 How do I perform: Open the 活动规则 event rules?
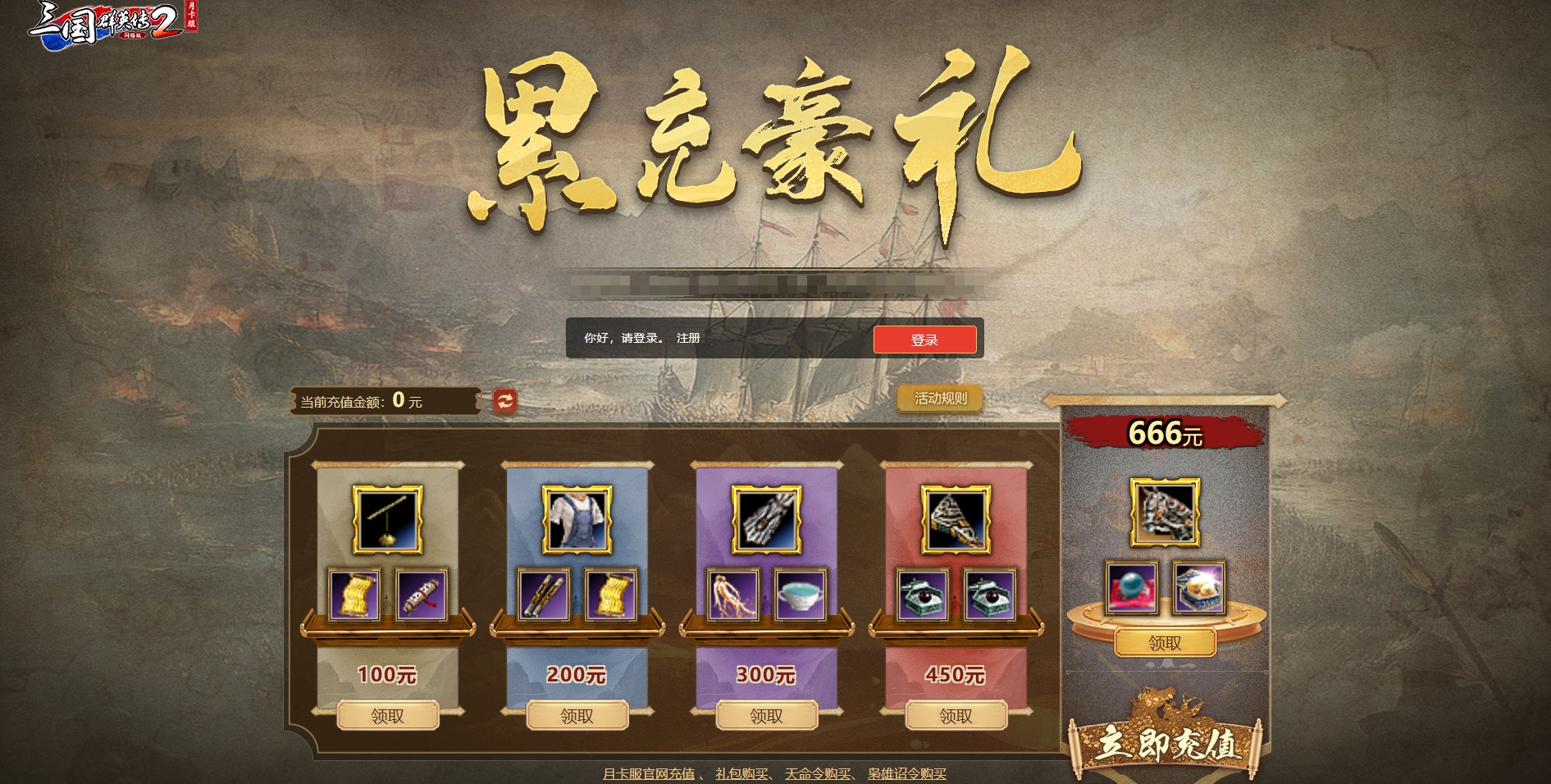(940, 399)
